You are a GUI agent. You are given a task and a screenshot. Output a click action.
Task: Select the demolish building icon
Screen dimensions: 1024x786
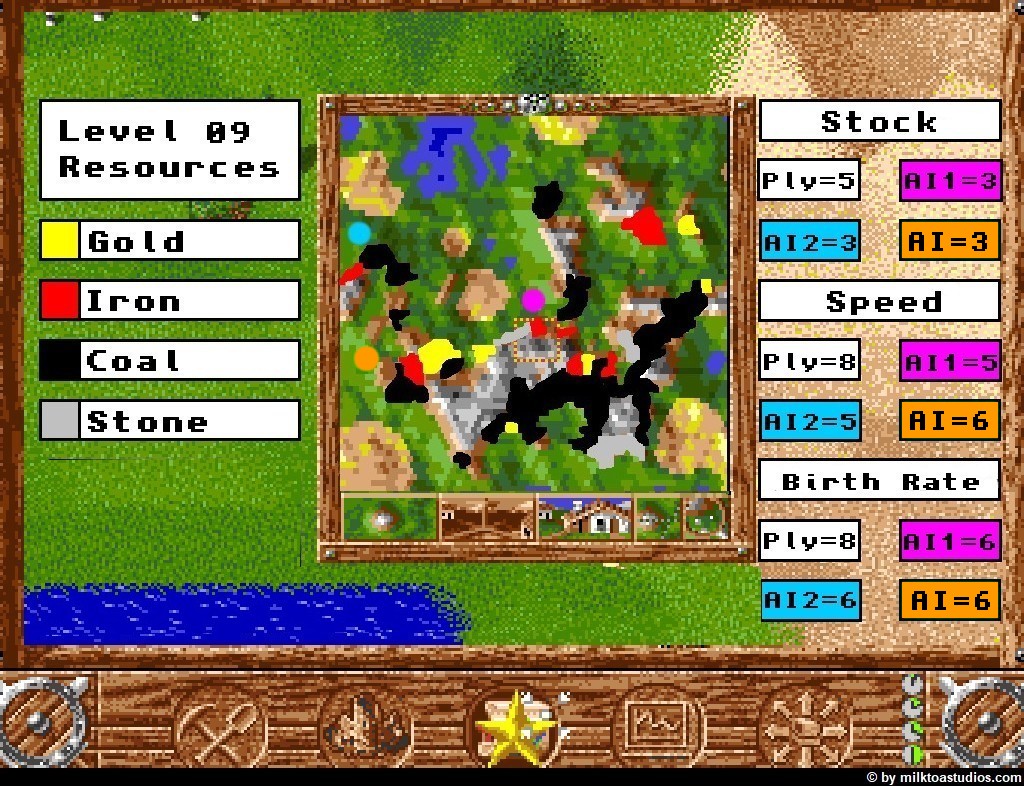366,727
